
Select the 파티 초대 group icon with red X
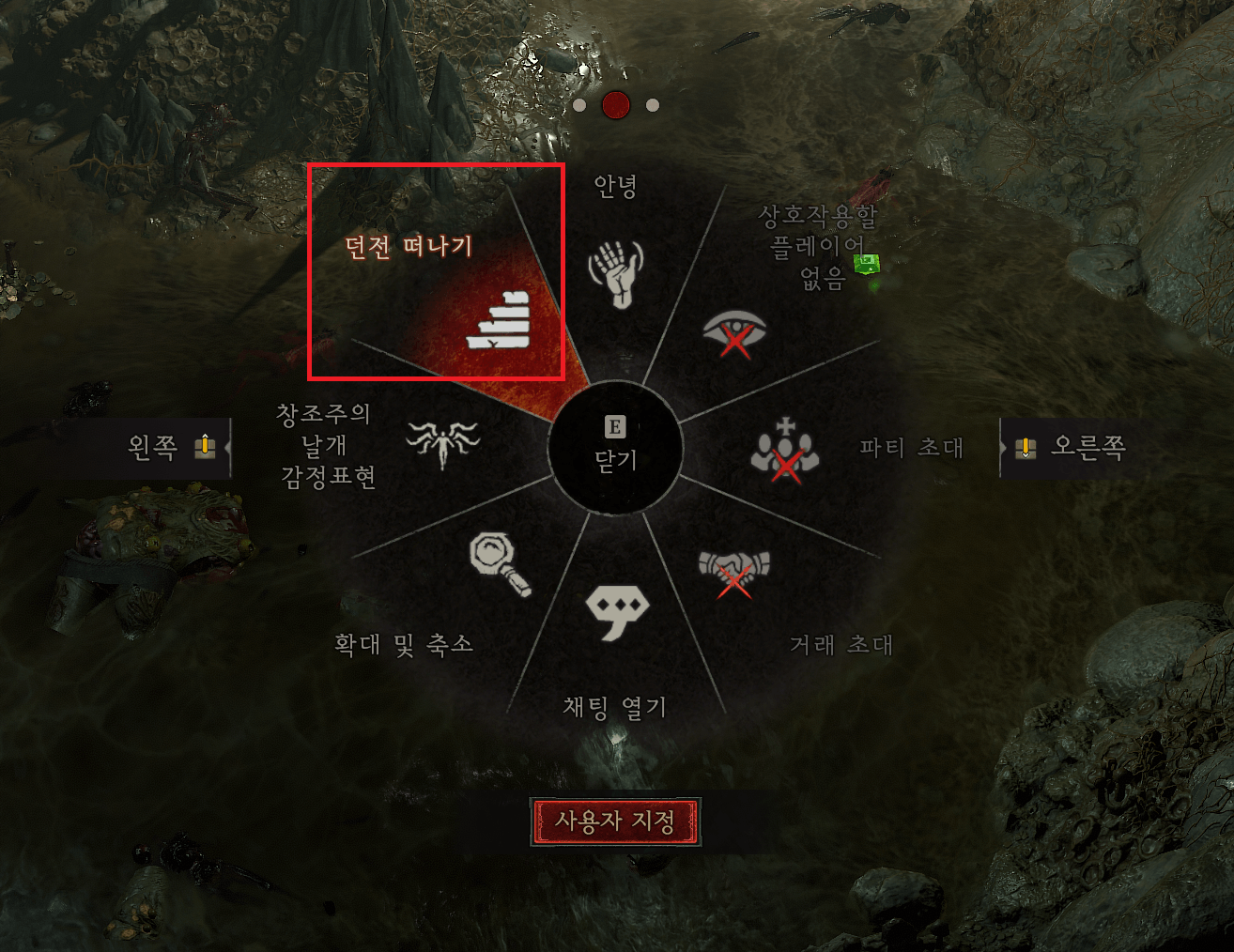(x=785, y=449)
